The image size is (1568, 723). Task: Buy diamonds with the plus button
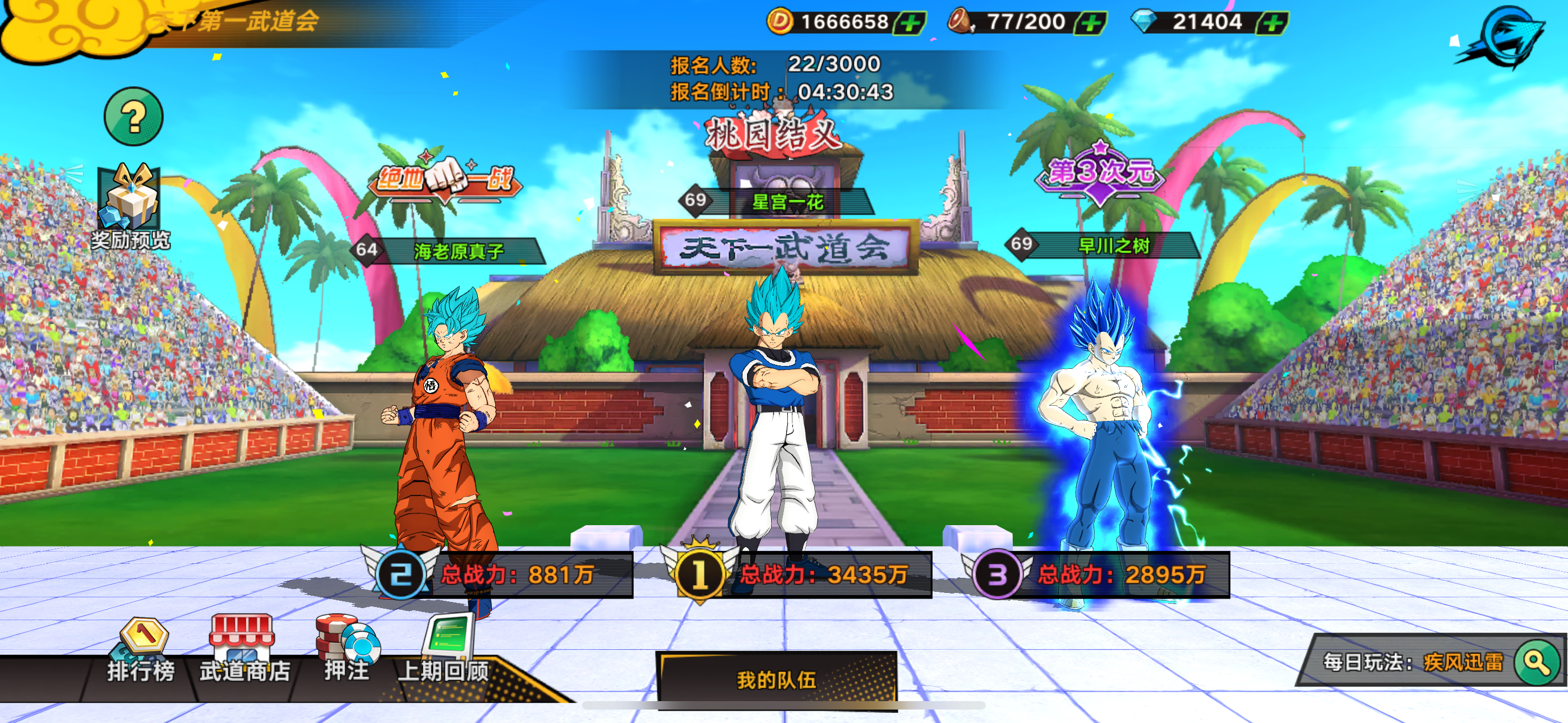point(1273,23)
